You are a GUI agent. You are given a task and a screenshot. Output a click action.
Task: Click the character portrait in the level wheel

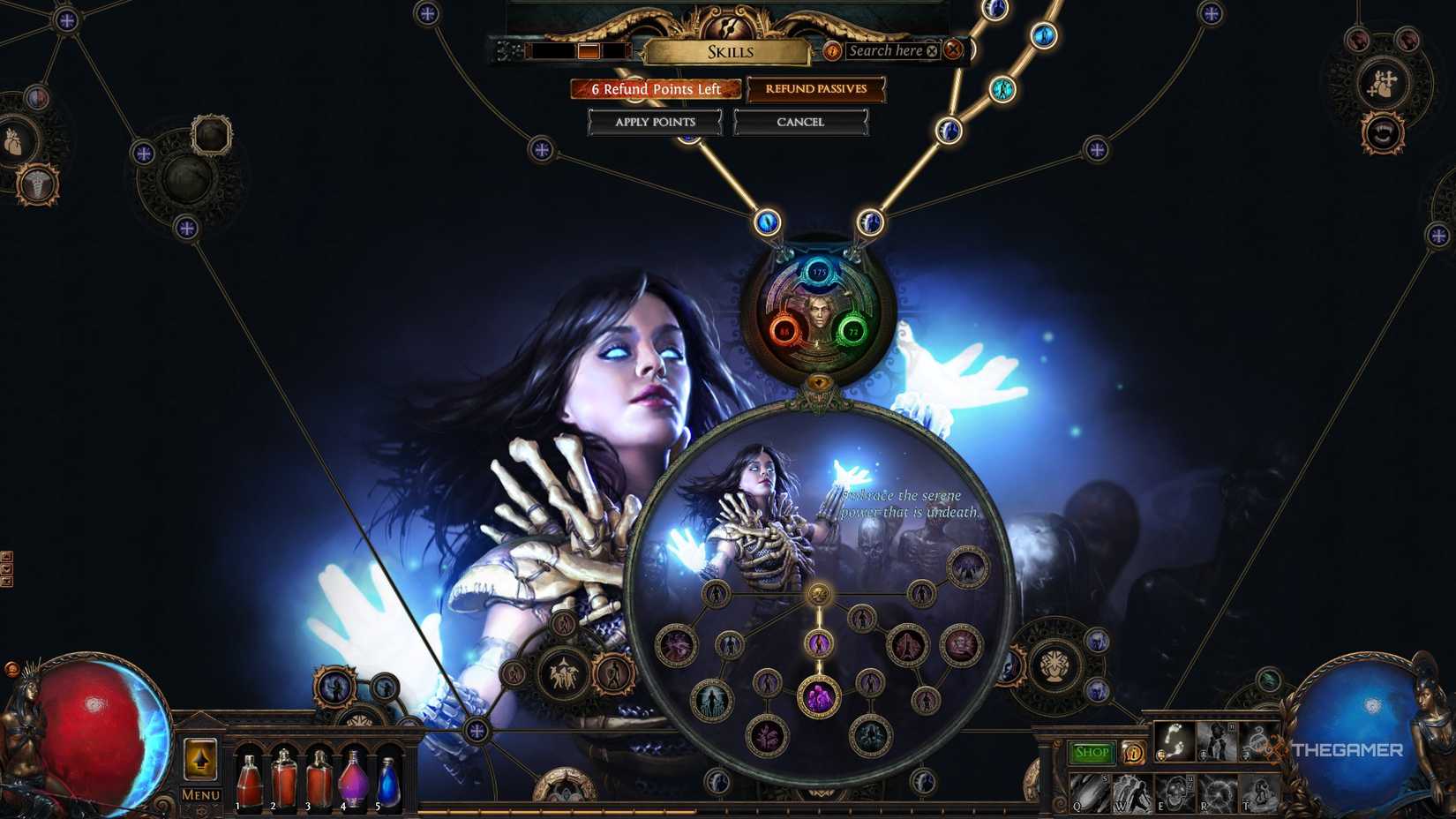tap(820, 316)
